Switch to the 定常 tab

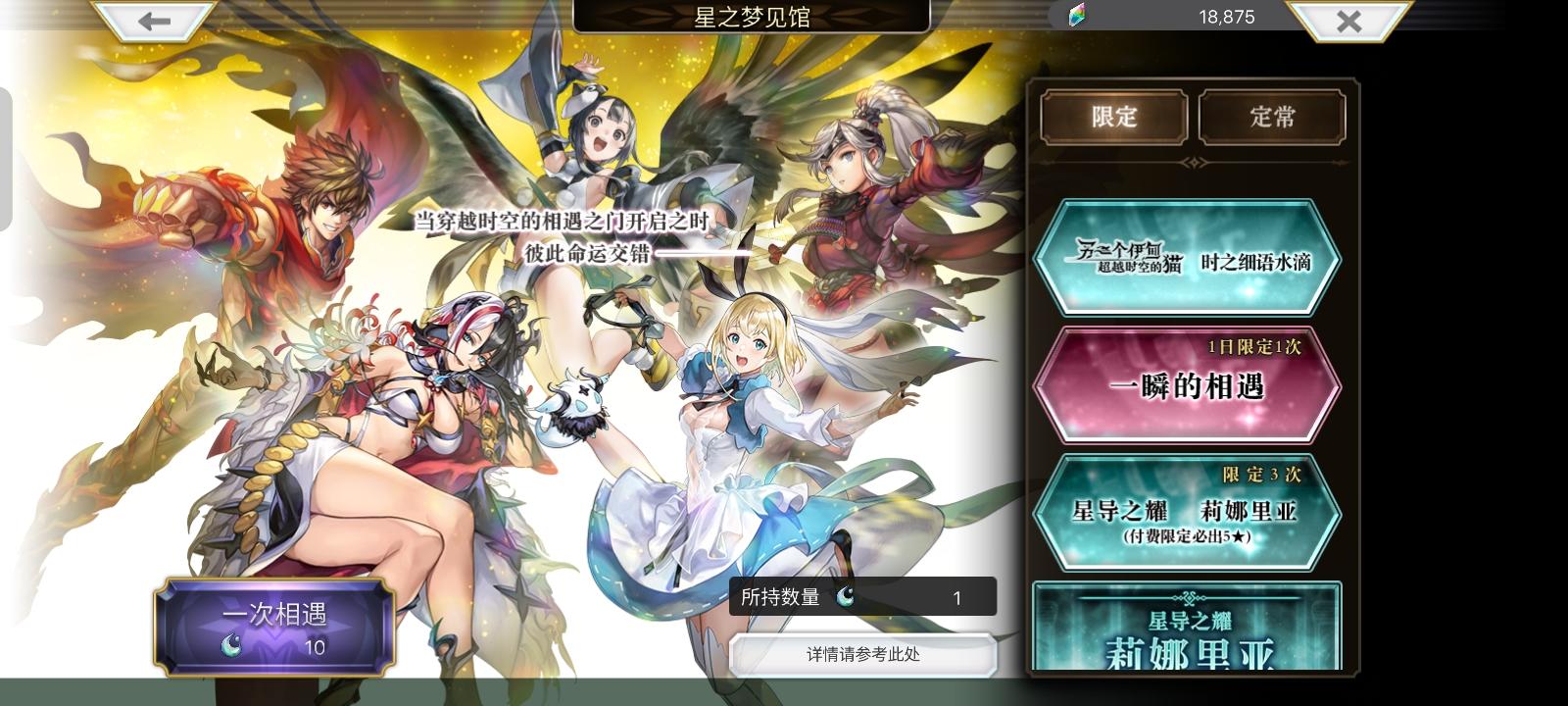click(x=1272, y=117)
